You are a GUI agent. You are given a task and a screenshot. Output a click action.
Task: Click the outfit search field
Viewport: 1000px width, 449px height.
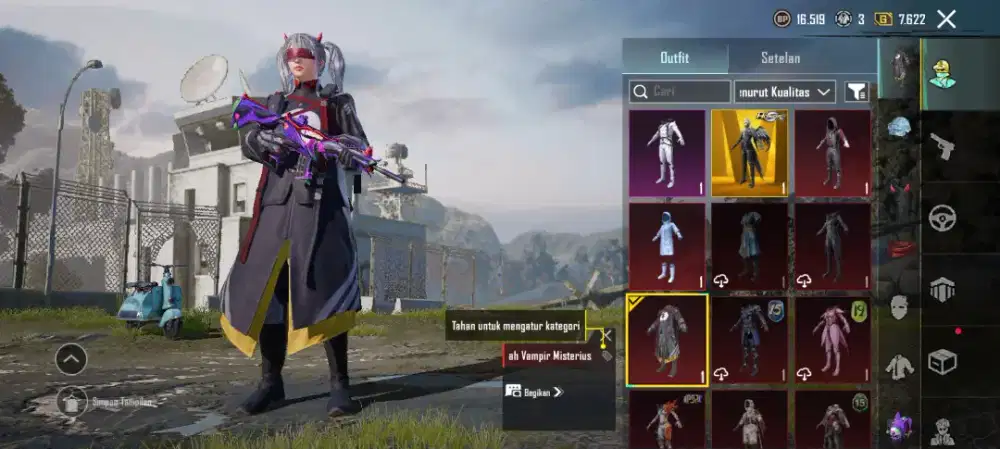click(x=680, y=92)
